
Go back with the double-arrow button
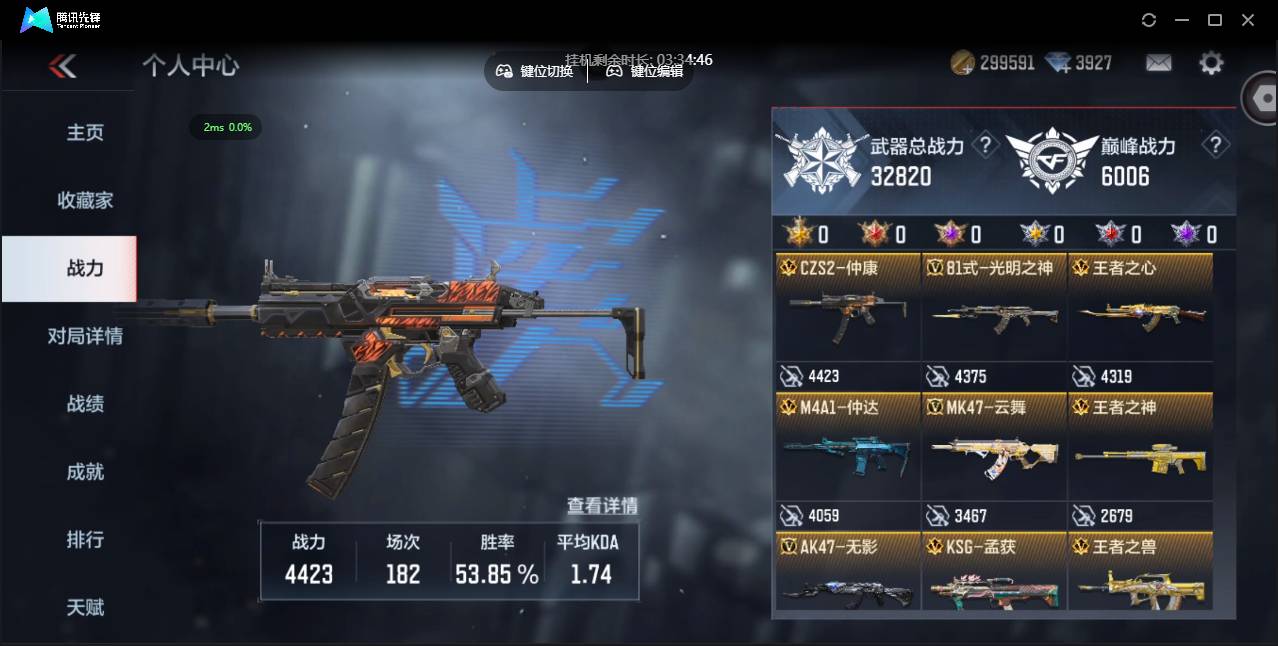(x=62, y=66)
